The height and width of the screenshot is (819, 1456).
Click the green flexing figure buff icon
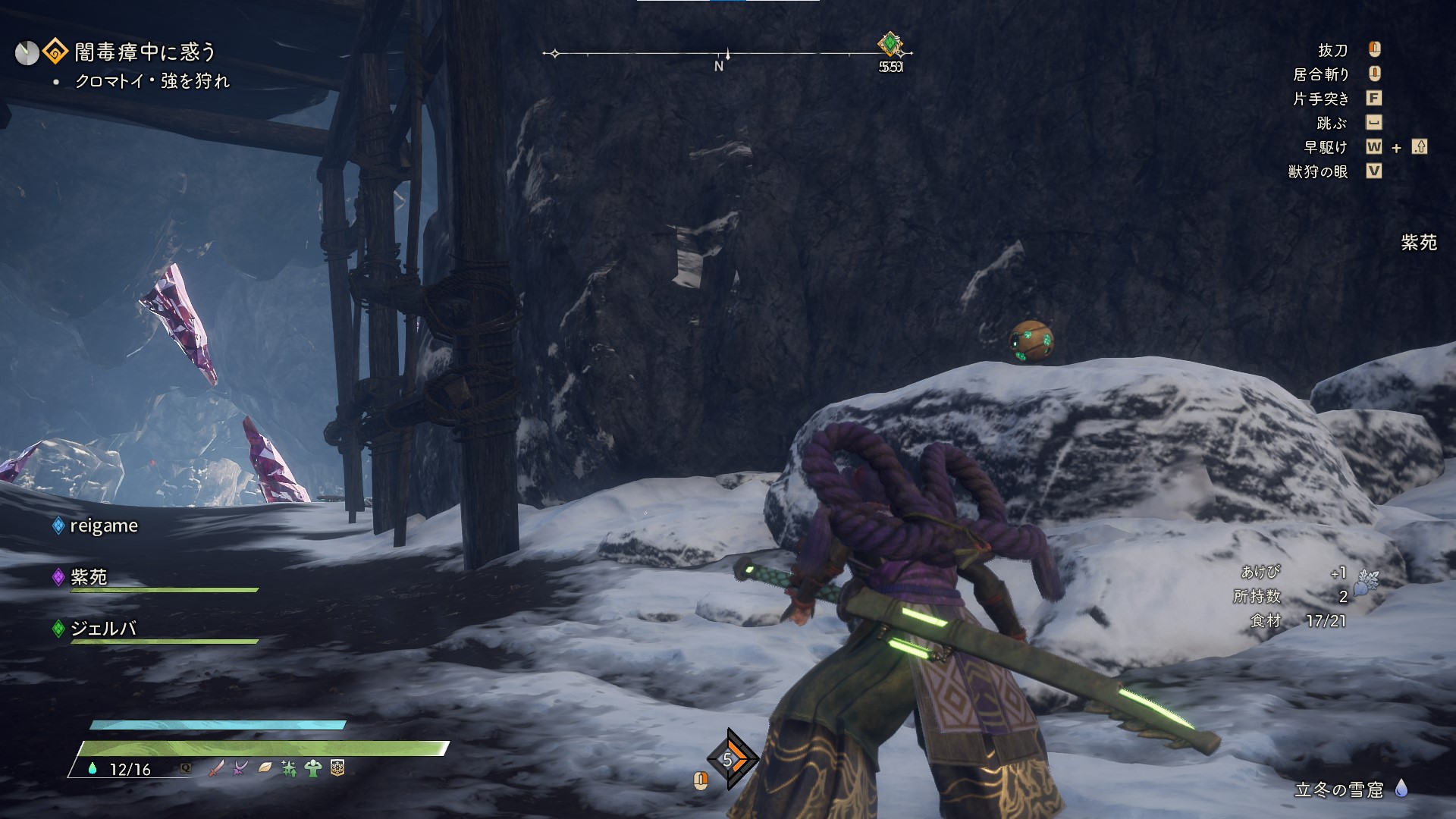(x=312, y=768)
